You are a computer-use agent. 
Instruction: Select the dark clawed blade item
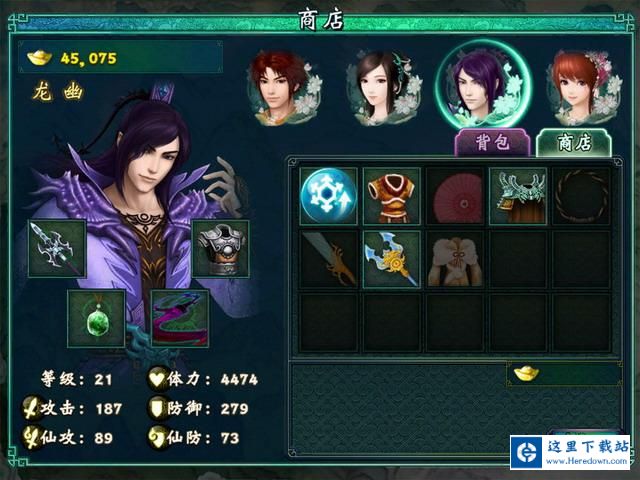click(328, 259)
